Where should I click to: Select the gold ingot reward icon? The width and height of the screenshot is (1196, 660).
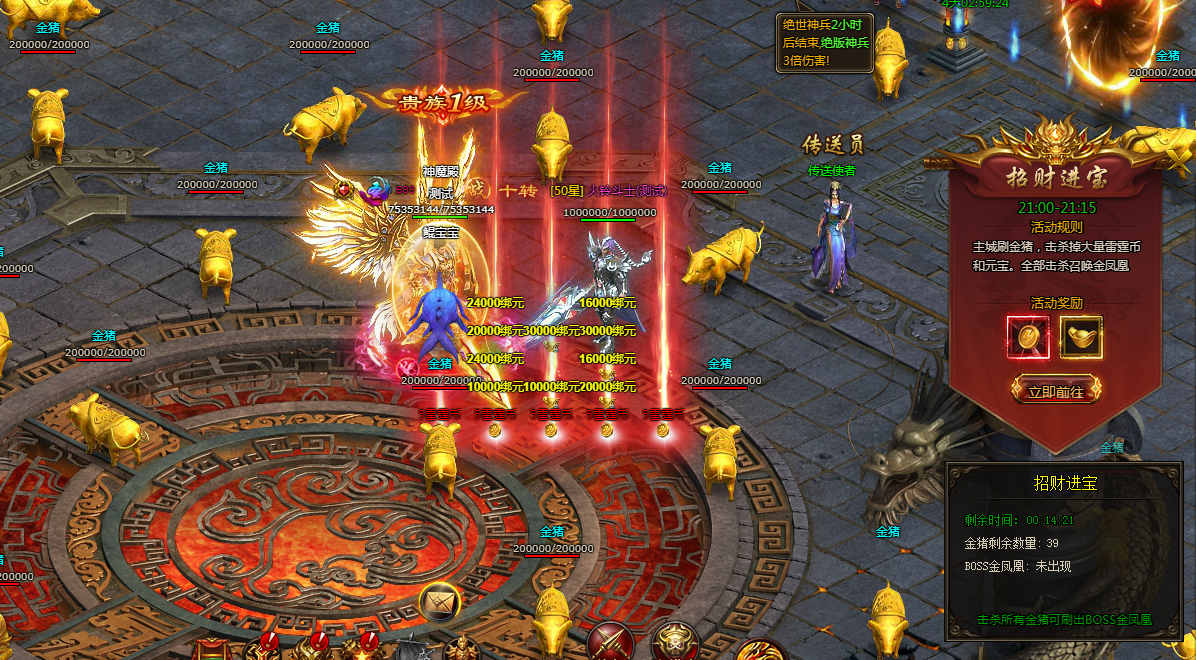pos(1081,338)
